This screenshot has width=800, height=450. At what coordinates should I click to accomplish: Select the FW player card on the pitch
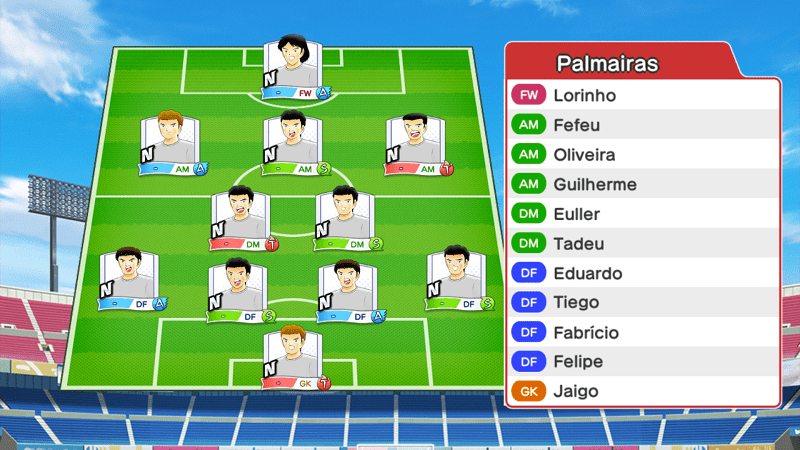pyautogui.click(x=295, y=70)
